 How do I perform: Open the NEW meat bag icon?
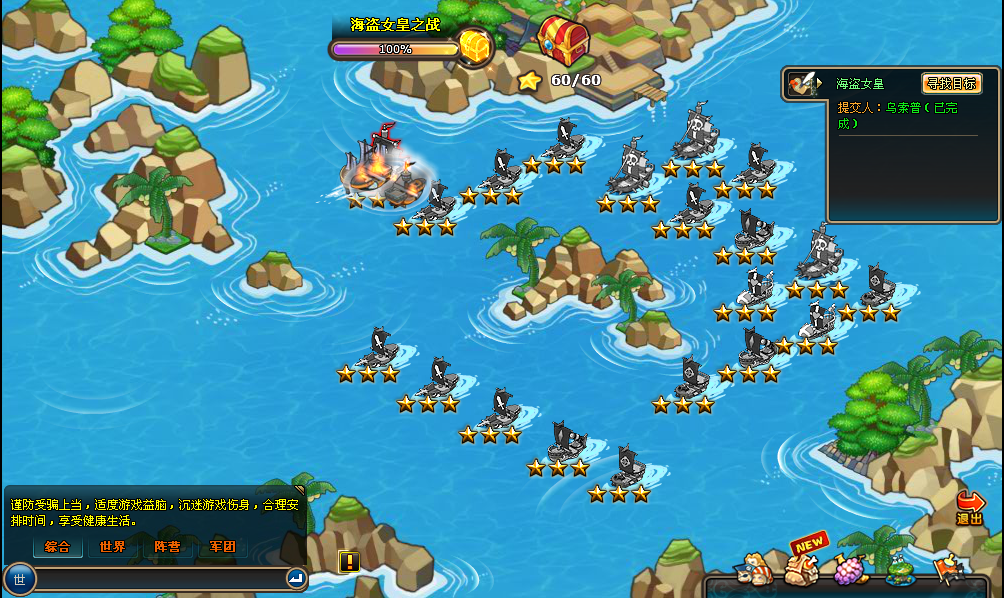coord(801,568)
